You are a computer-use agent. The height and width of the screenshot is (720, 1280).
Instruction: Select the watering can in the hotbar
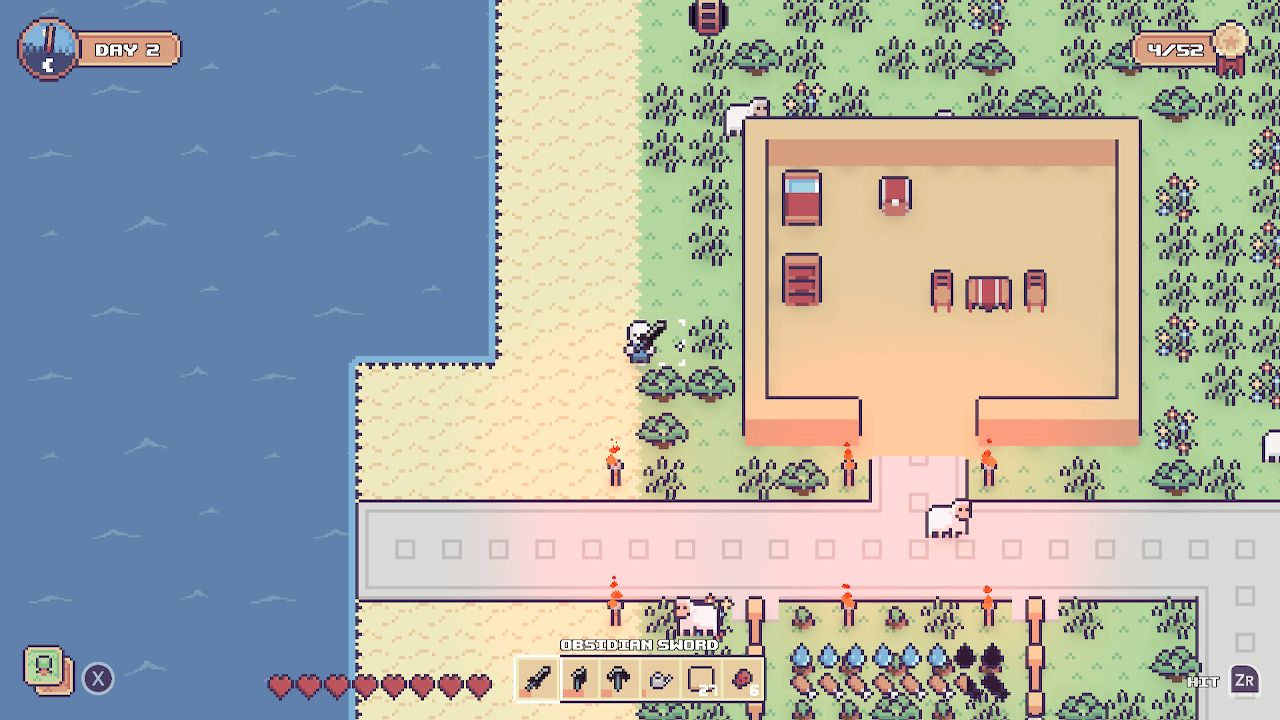[x=660, y=676]
